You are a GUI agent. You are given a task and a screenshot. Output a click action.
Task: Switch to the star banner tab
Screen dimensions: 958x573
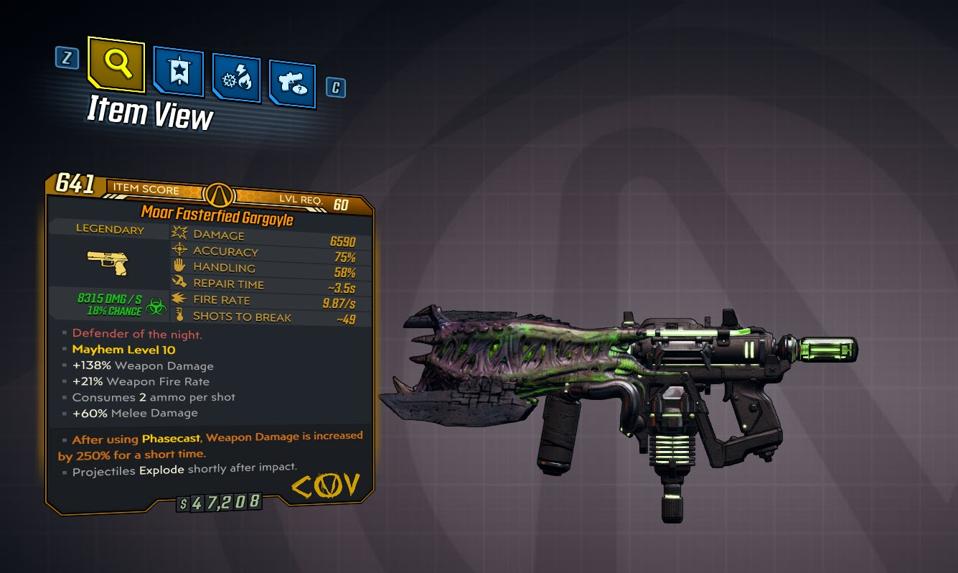point(178,73)
